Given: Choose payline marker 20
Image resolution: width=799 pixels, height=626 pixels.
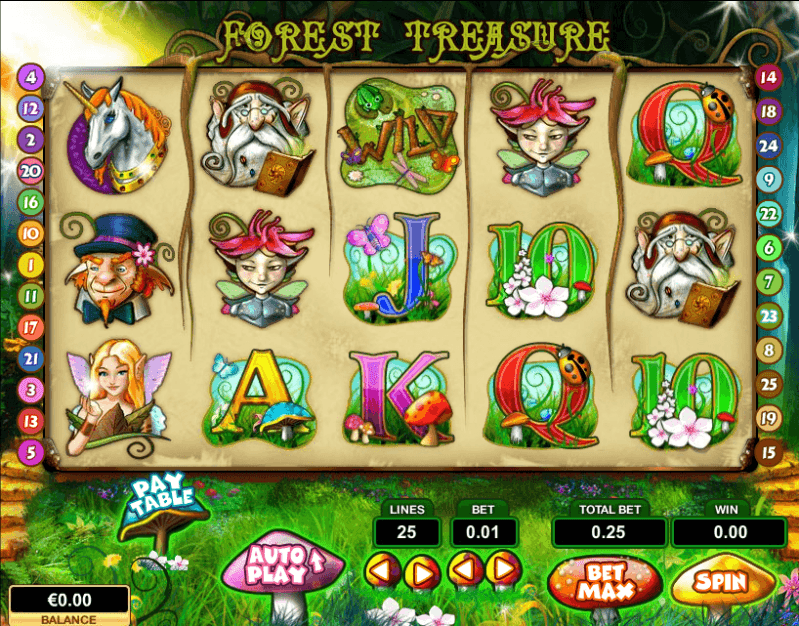Looking at the screenshot, I should [x=30, y=171].
